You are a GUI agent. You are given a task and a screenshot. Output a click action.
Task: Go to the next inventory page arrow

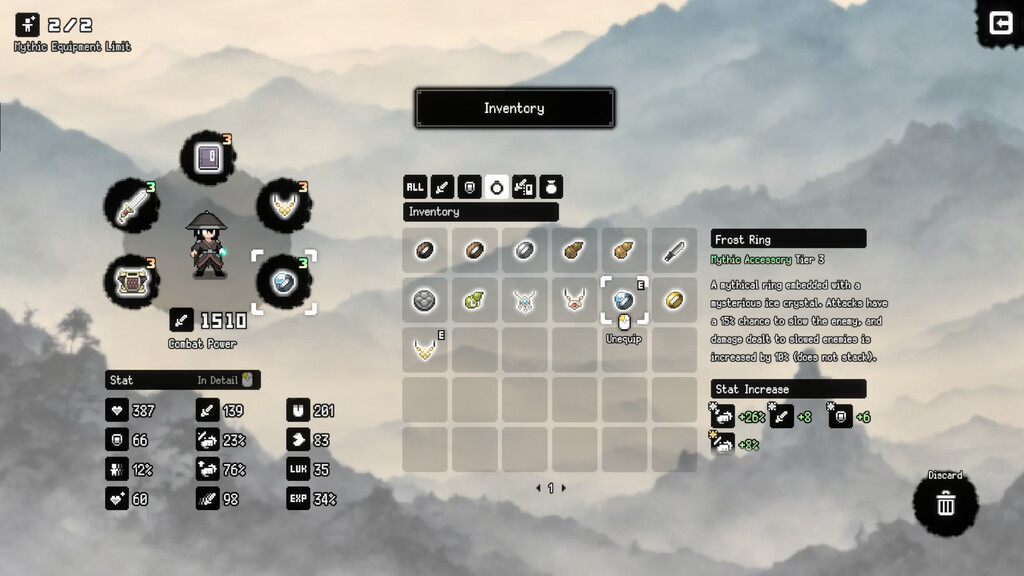point(564,488)
